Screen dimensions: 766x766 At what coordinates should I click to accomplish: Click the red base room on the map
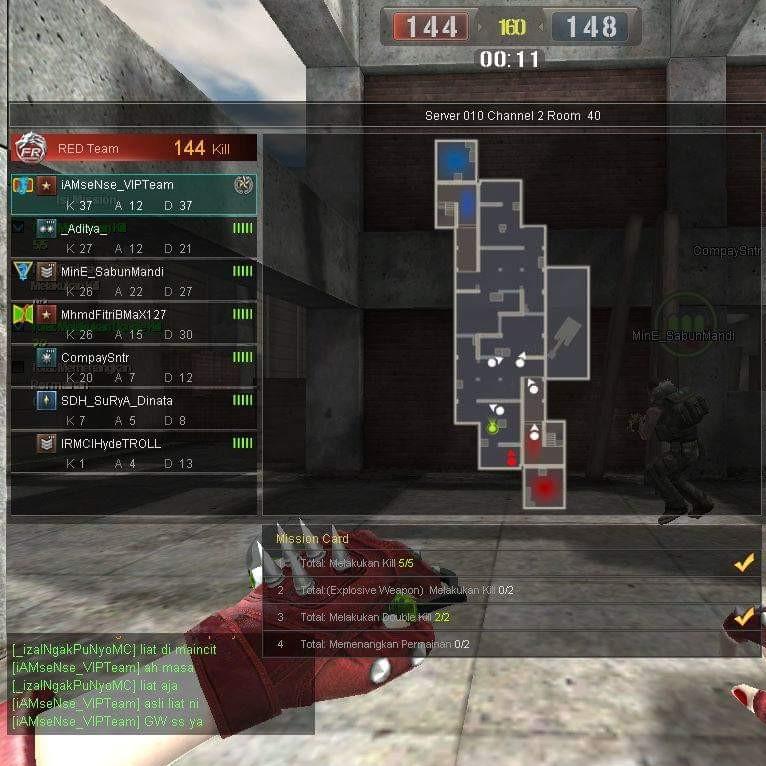click(x=544, y=488)
